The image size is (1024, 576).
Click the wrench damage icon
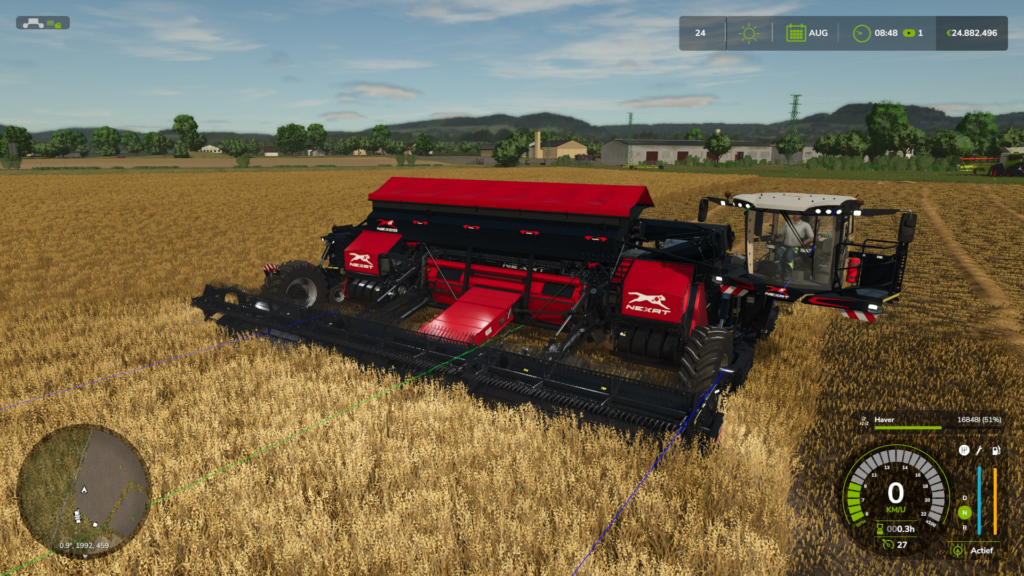click(979, 451)
